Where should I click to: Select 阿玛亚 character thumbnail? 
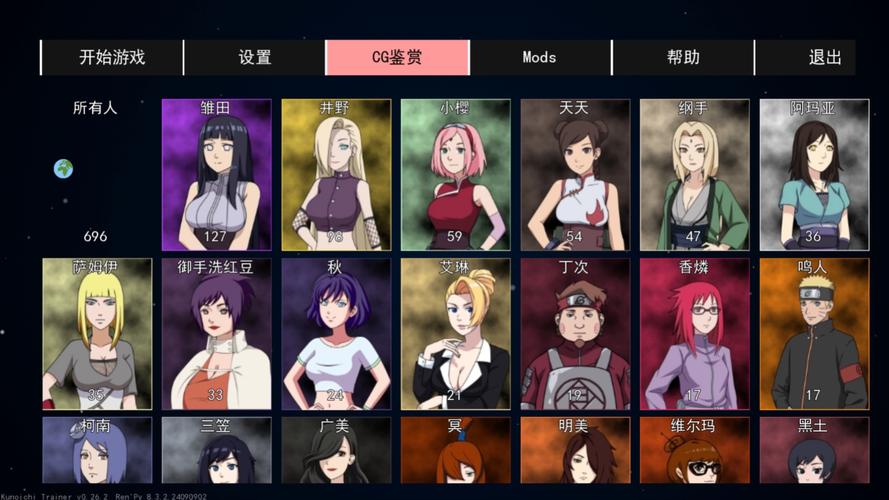813,174
